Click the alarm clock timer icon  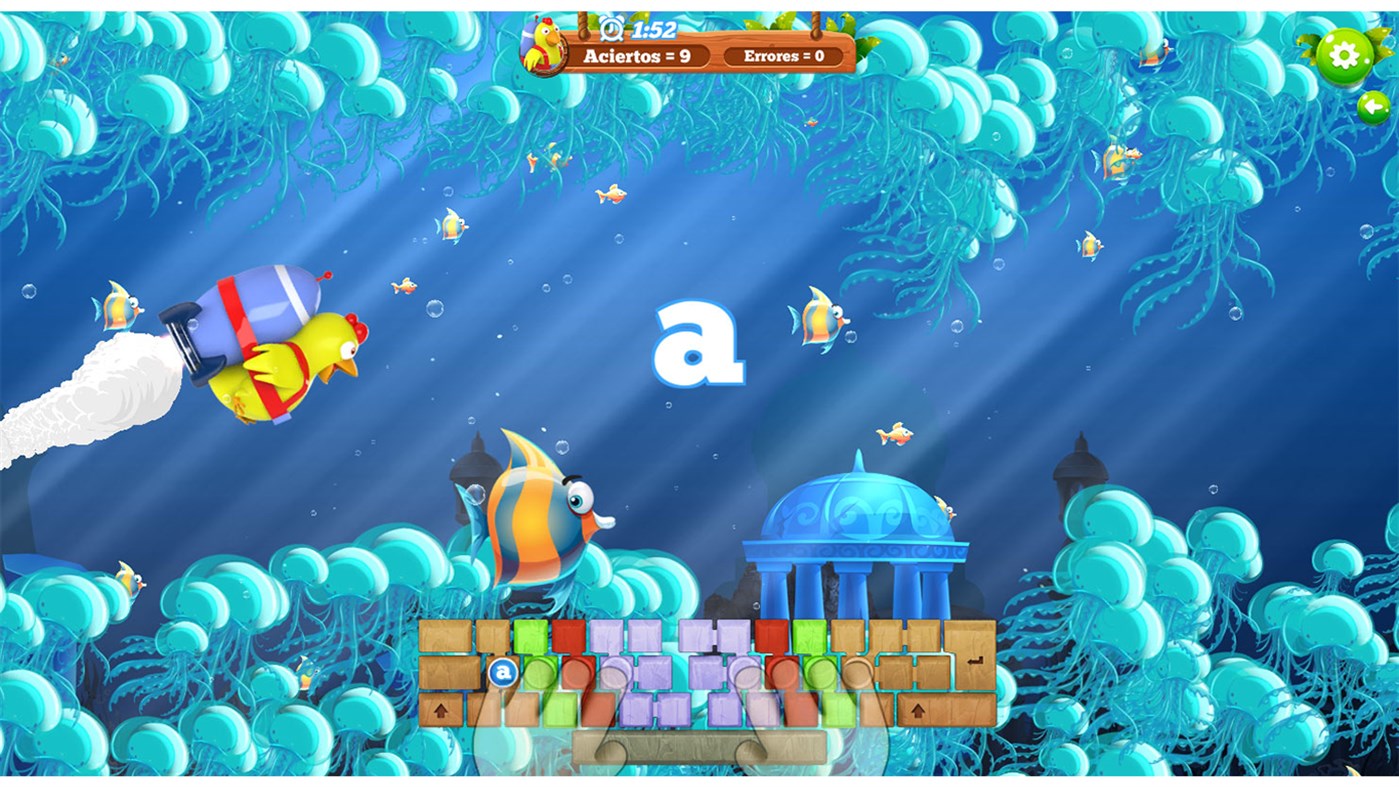tap(613, 28)
